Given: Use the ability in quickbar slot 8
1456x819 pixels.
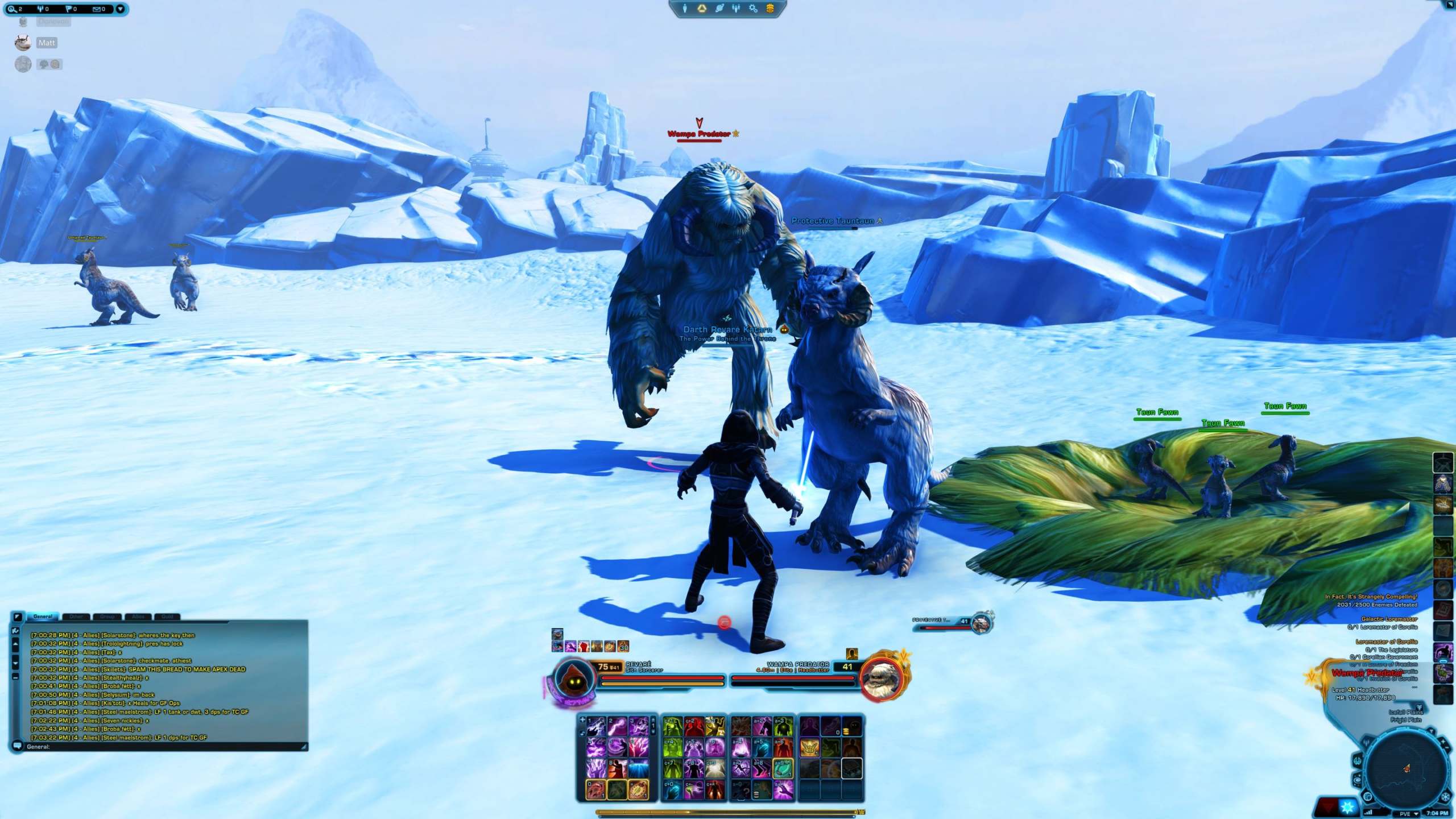Looking at the screenshot, I should [617, 769].
